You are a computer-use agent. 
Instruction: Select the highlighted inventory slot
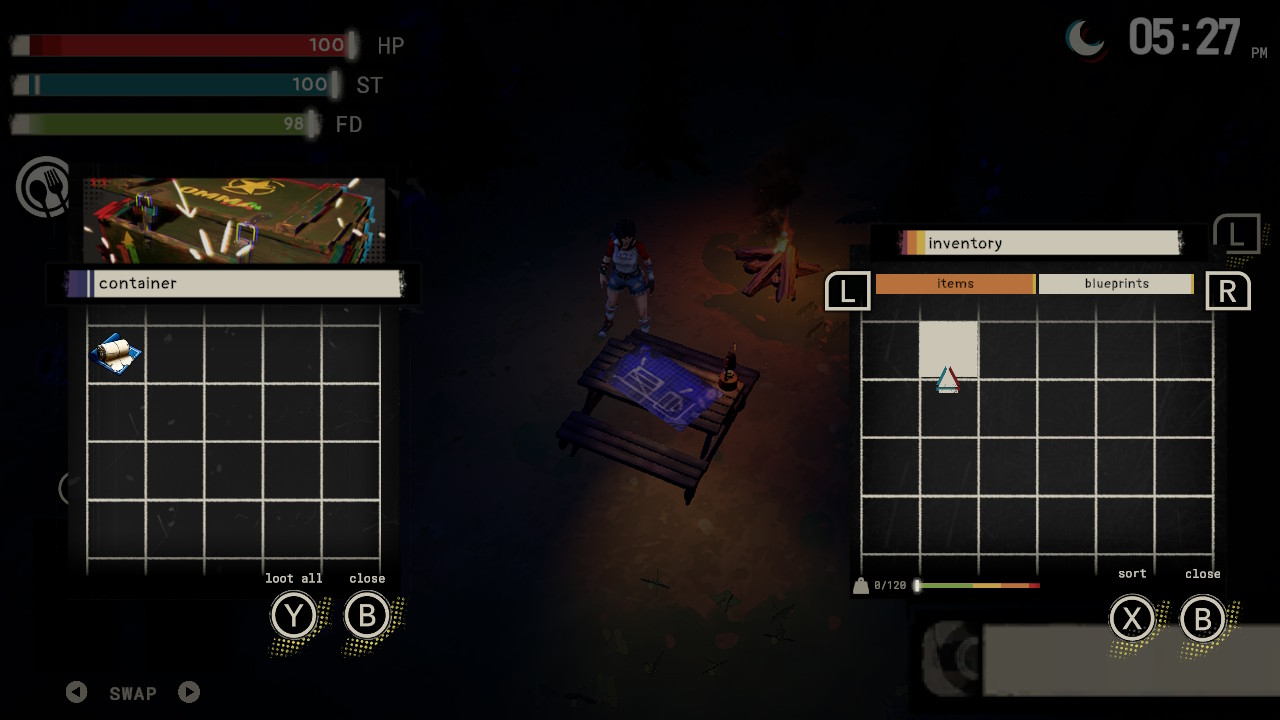click(948, 350)
